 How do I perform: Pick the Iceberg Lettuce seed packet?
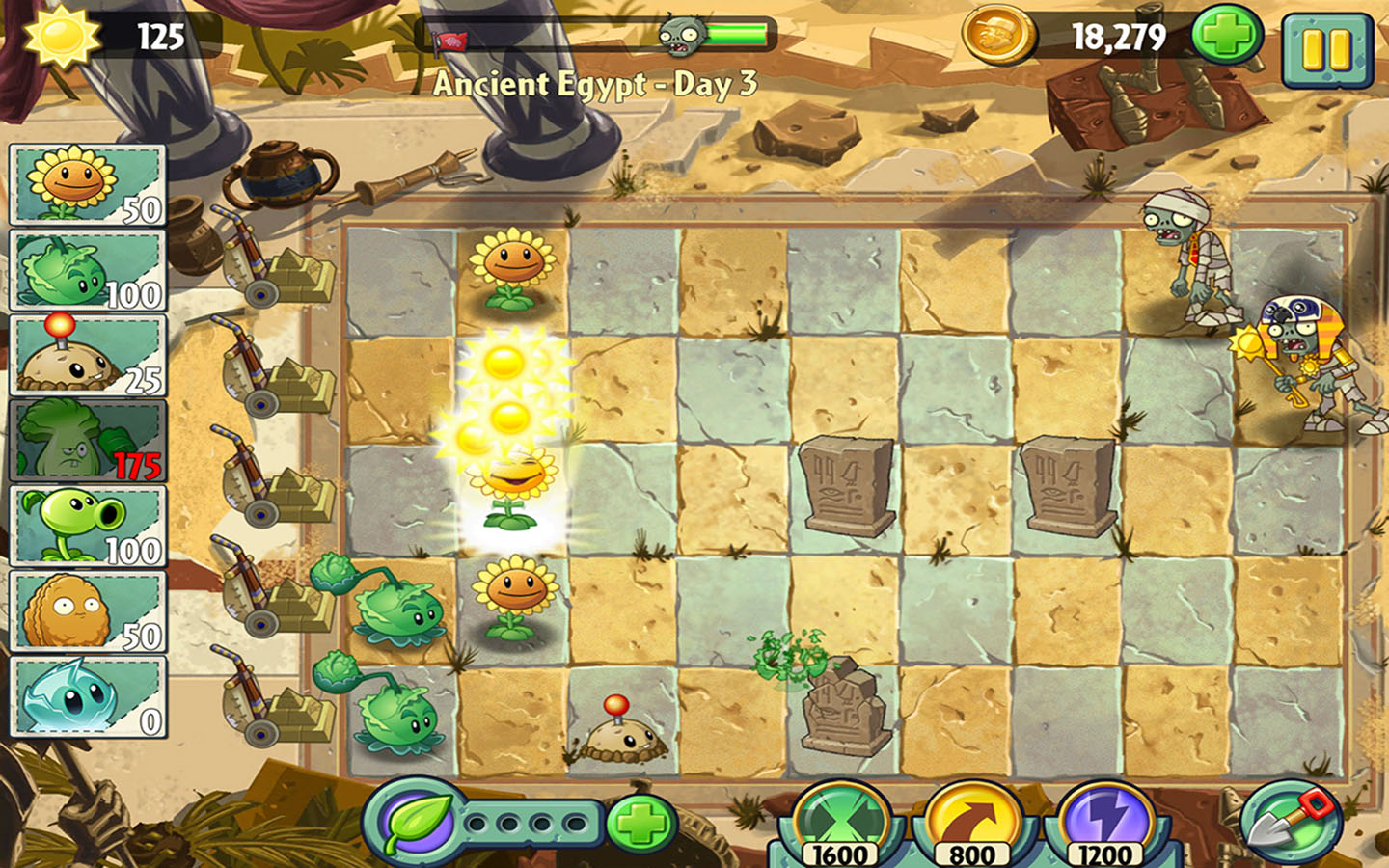87,696
